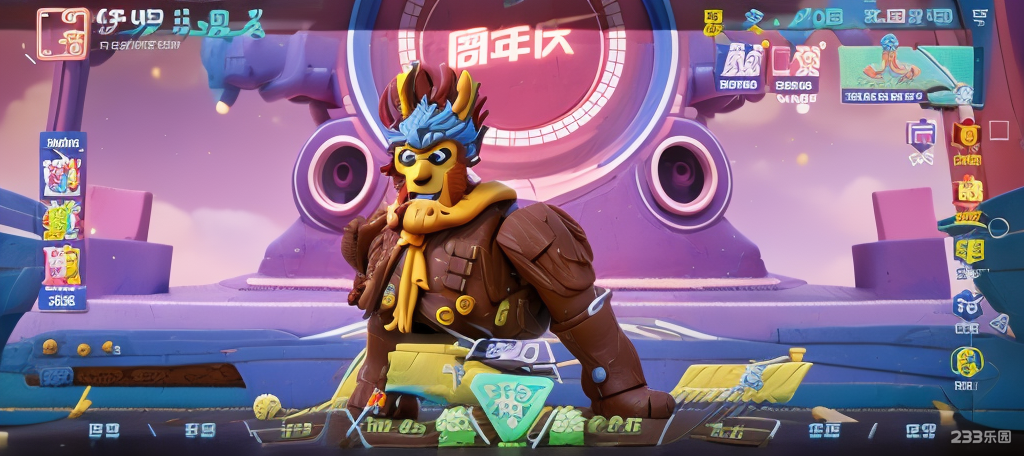The image size is (1024, 456).
Task: Open the purple banner icon on the right
Action: coord(920,137)
